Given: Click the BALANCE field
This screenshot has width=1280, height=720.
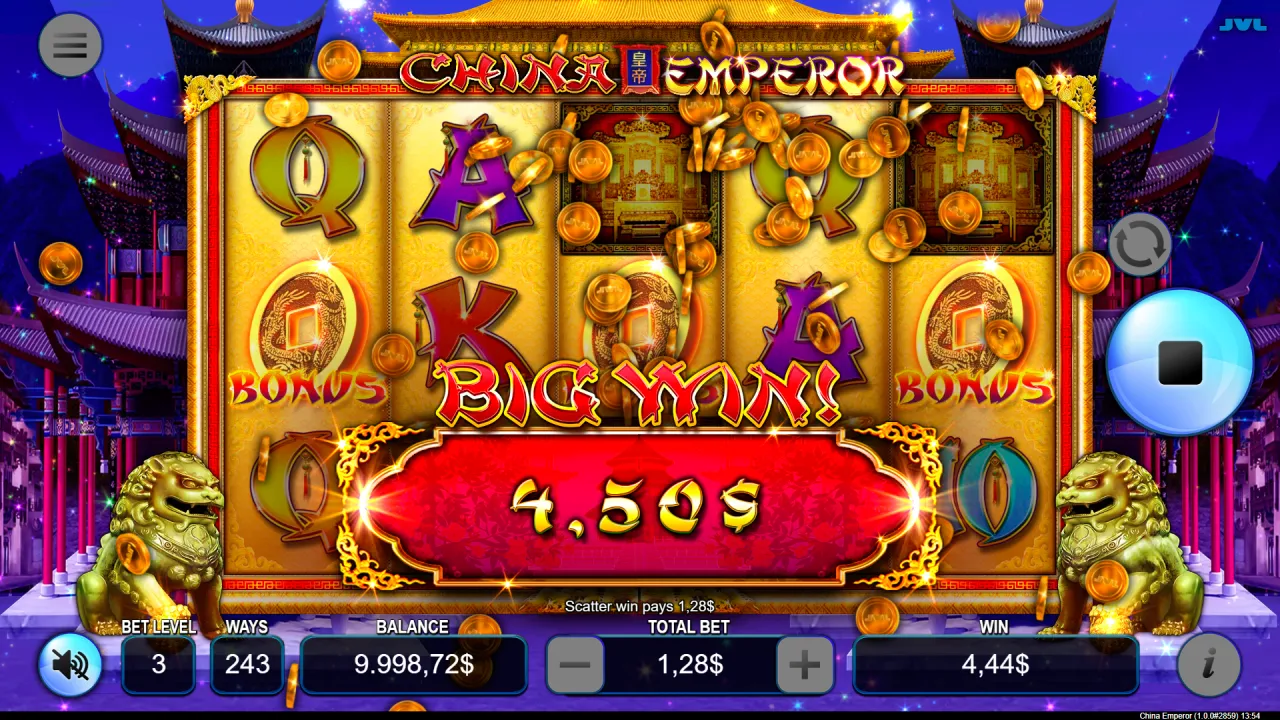Looking at the screenshot, I should pos(414,664).
